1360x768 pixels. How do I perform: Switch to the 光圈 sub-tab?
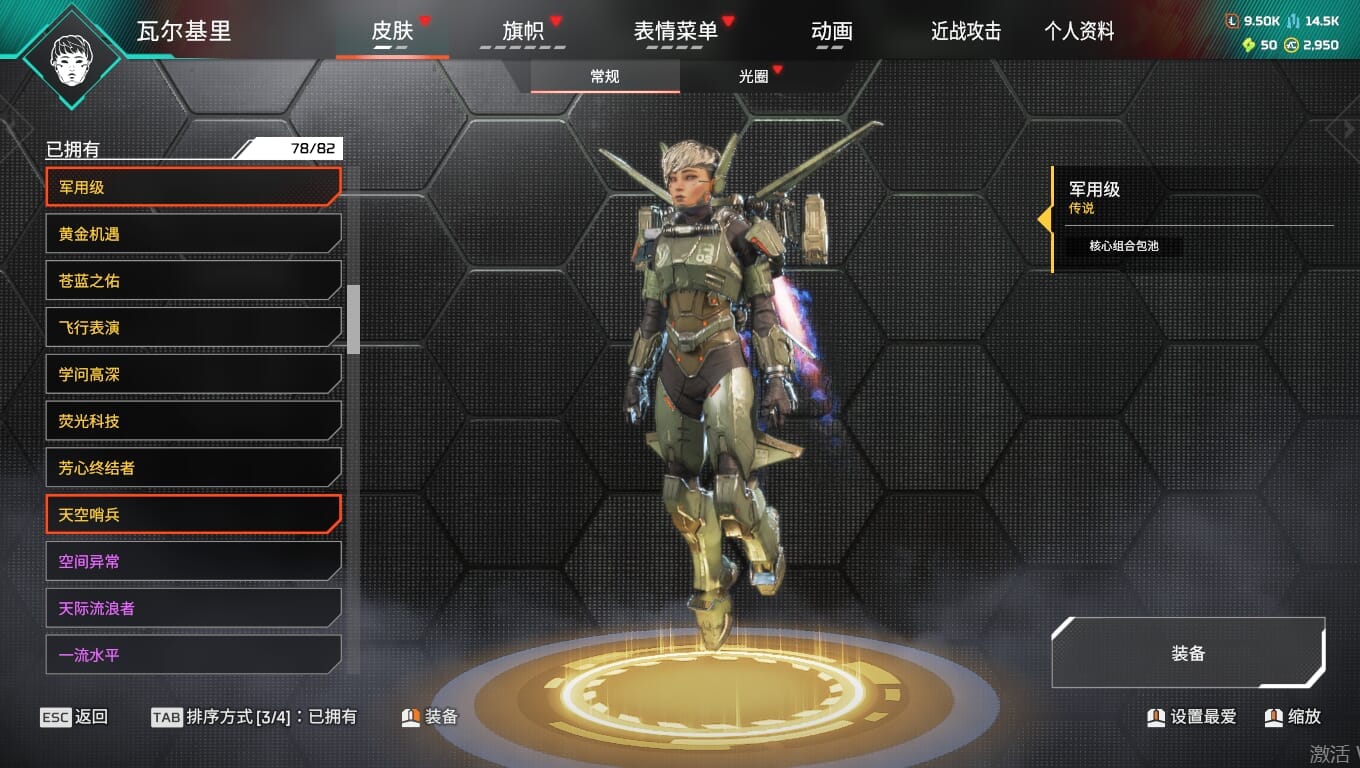753,77
